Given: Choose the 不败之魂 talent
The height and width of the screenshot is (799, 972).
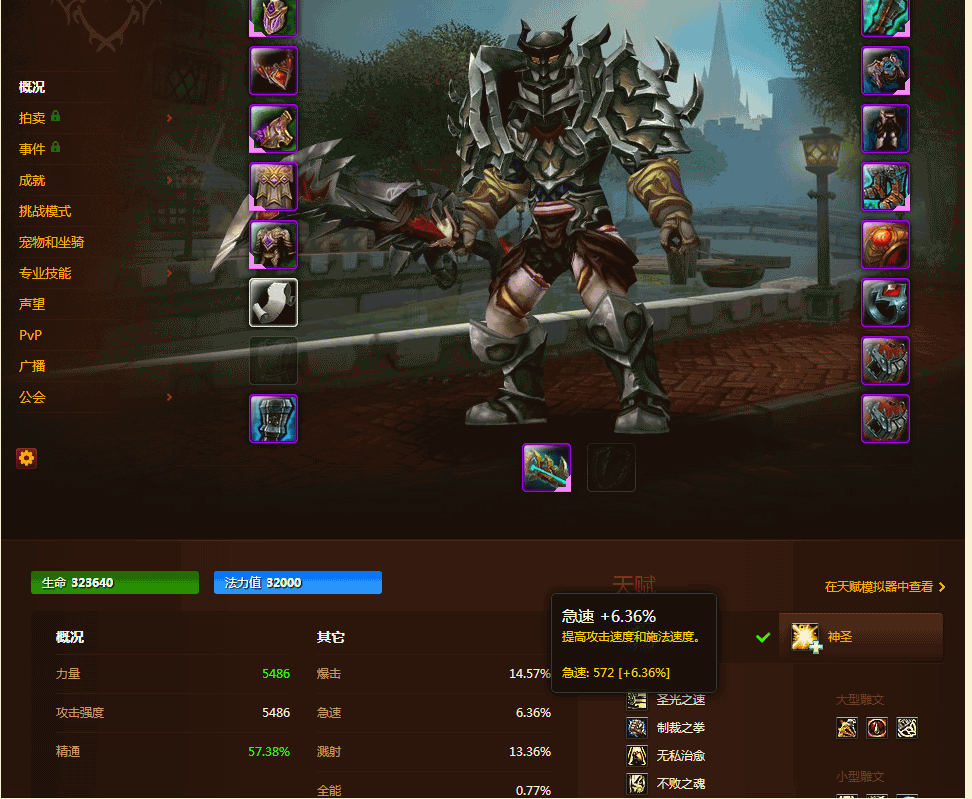Looking at the screenshot, I should point(680,783).
